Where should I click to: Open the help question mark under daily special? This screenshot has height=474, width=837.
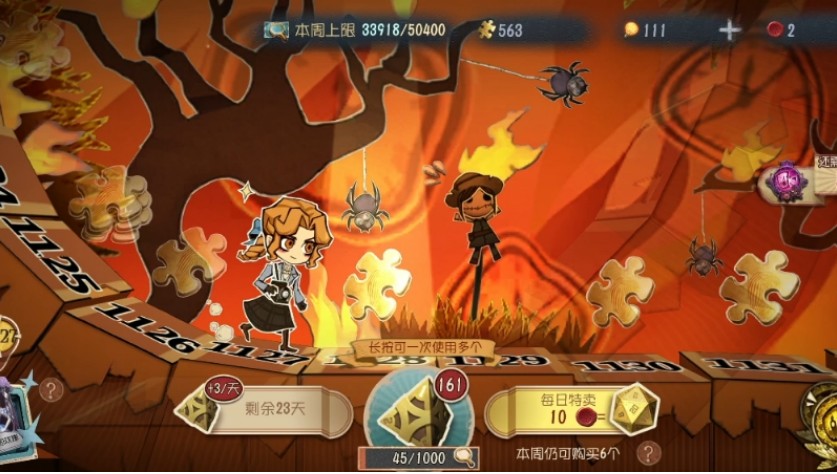click(x=649, y=452)
